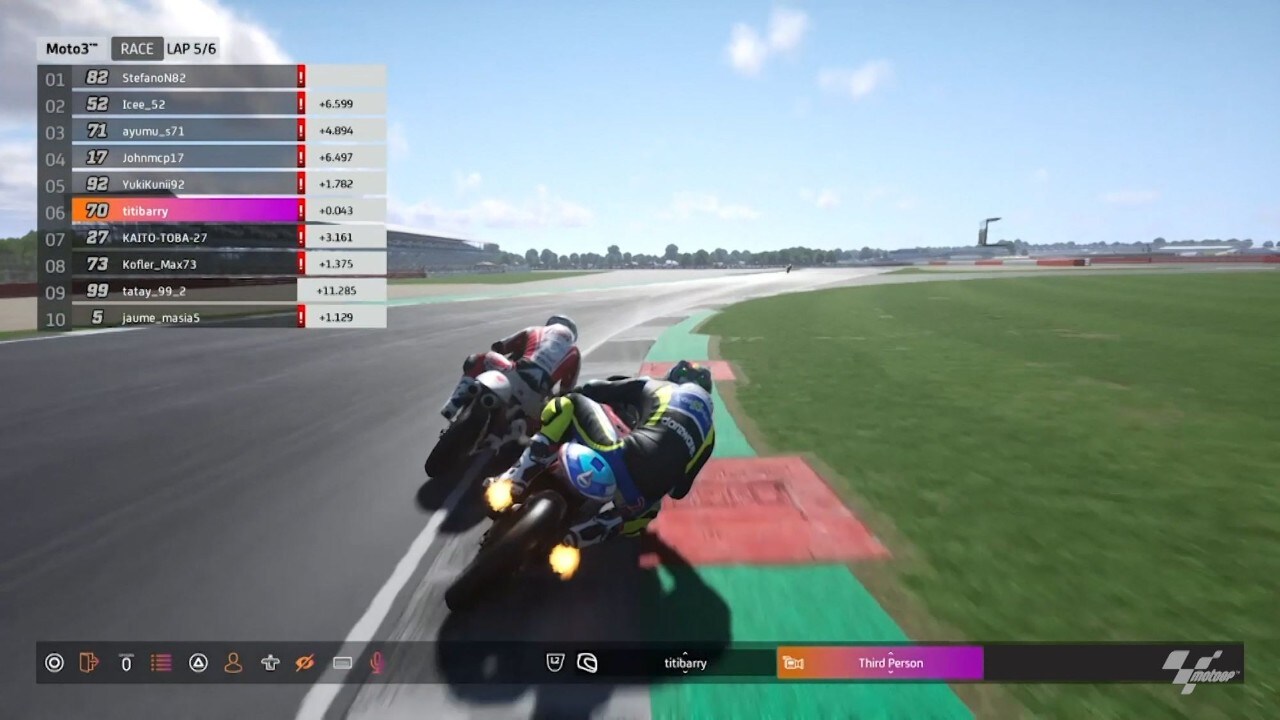Screen dimensions: 1280x720
Task: Select jaume_masia5 in the leaderboard
Action: (x=185, y=318)
